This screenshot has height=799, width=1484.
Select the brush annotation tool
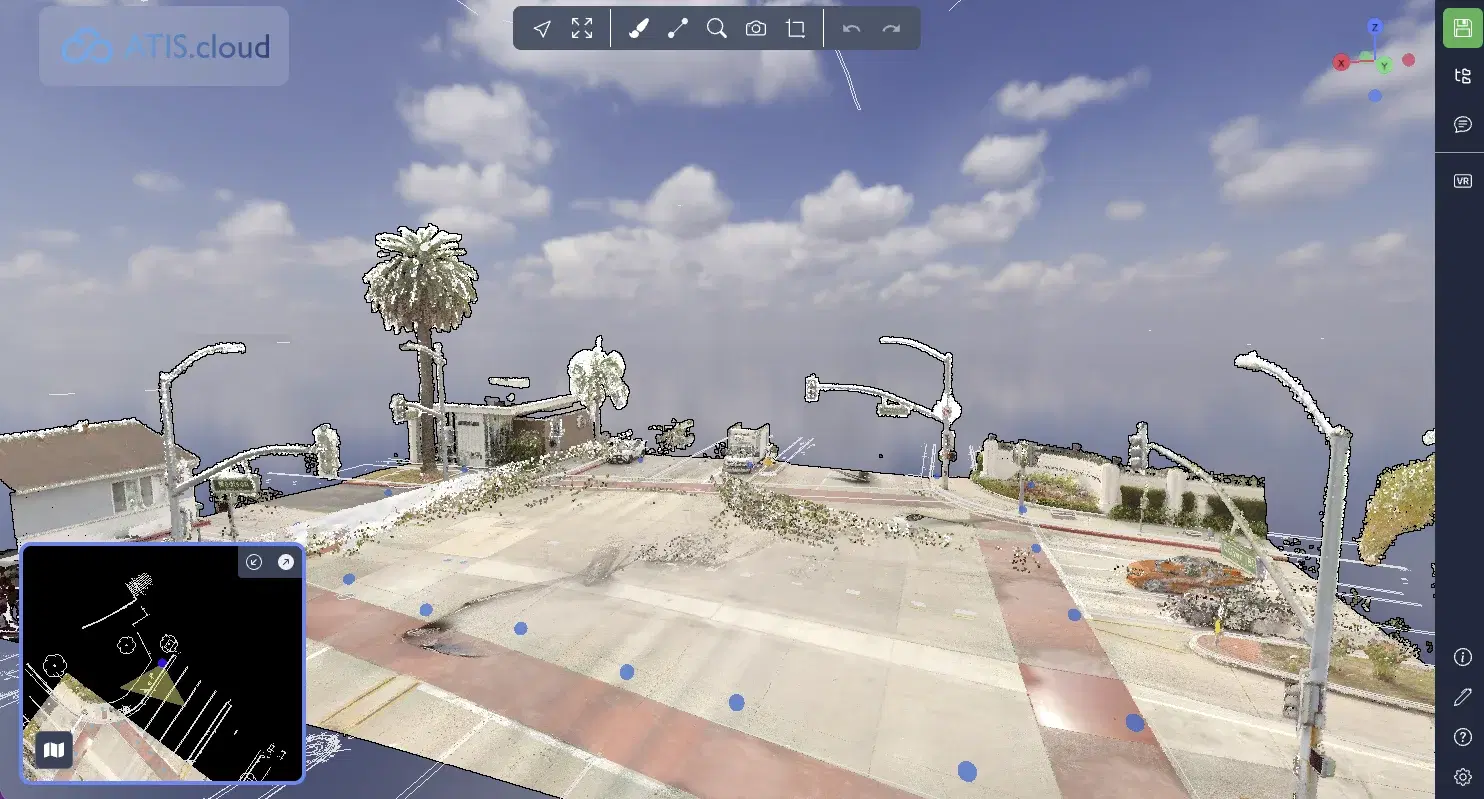pyautogui.click(x=640, y=28)
